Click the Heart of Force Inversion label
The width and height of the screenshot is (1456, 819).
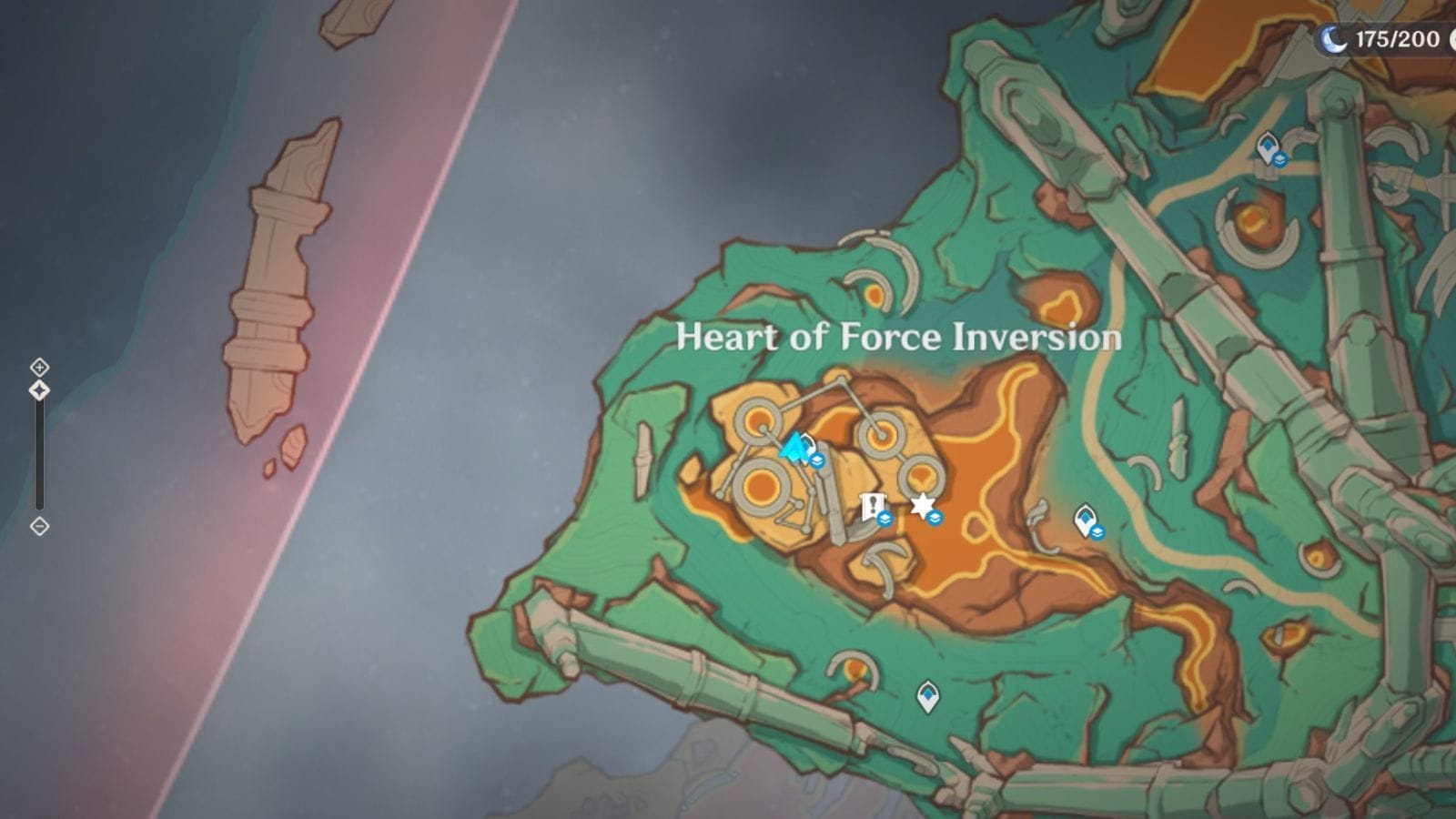(896, 339)
